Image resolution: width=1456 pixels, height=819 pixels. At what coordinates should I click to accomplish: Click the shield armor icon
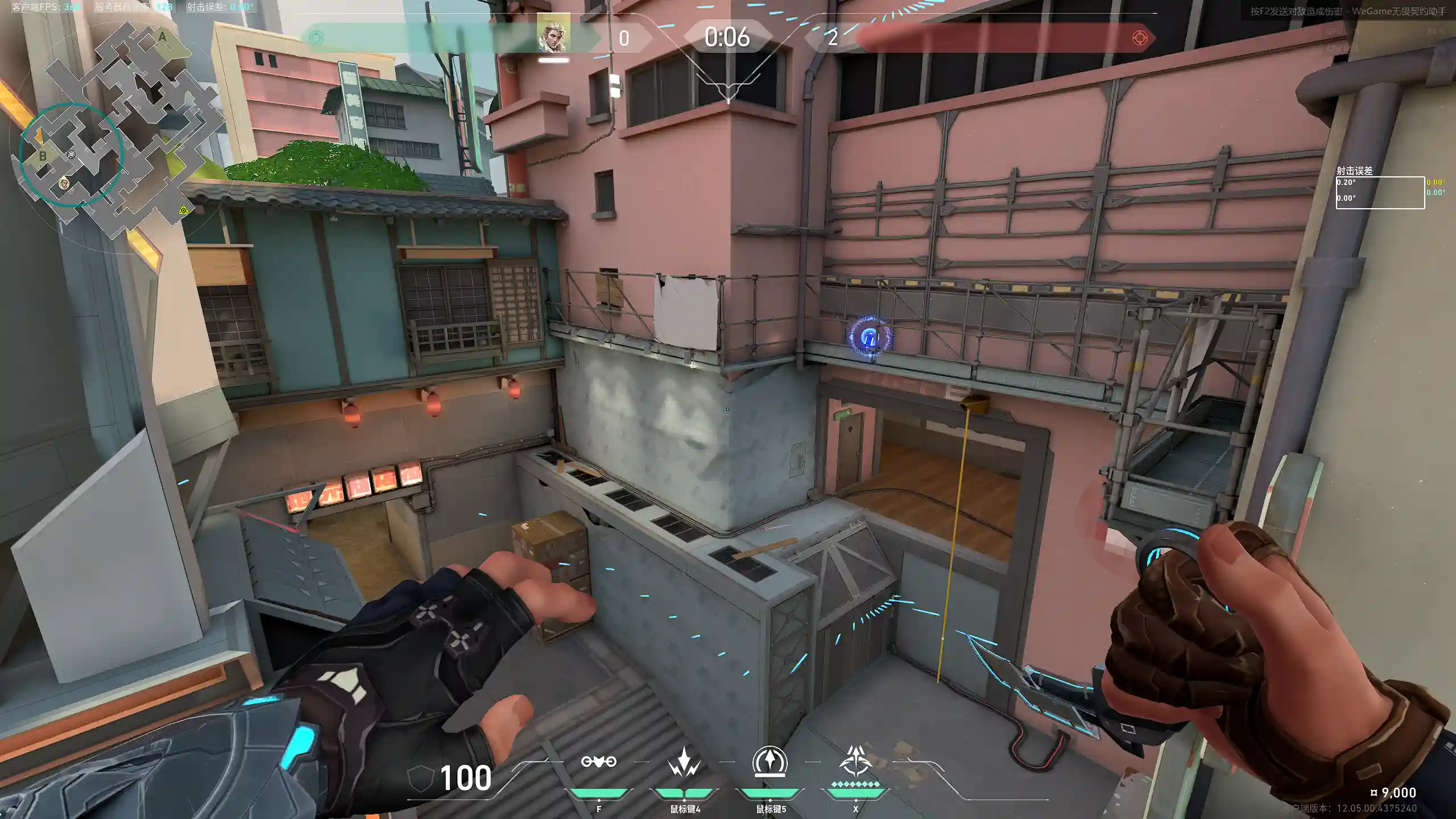pyautogui.click(x=421, y=777)
